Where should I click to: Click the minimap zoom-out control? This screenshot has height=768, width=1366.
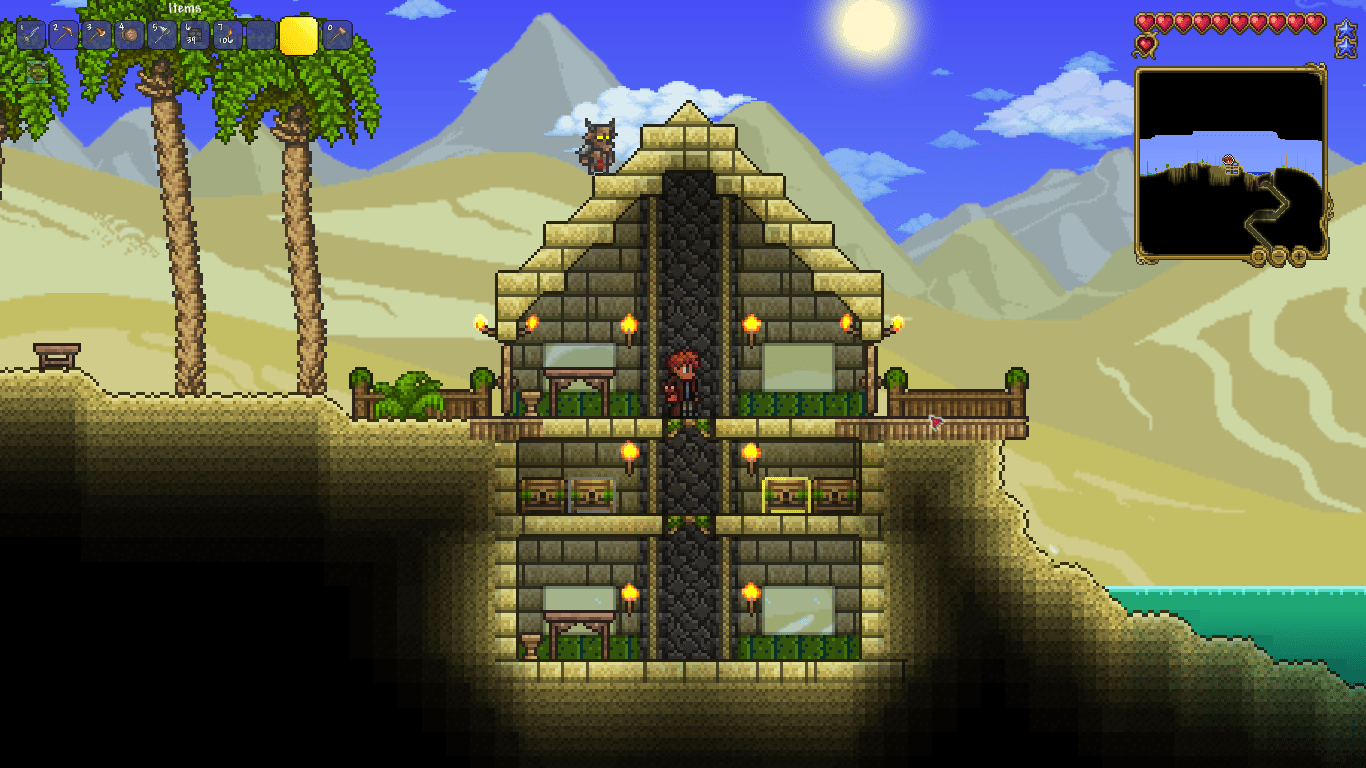(1278, 256)
